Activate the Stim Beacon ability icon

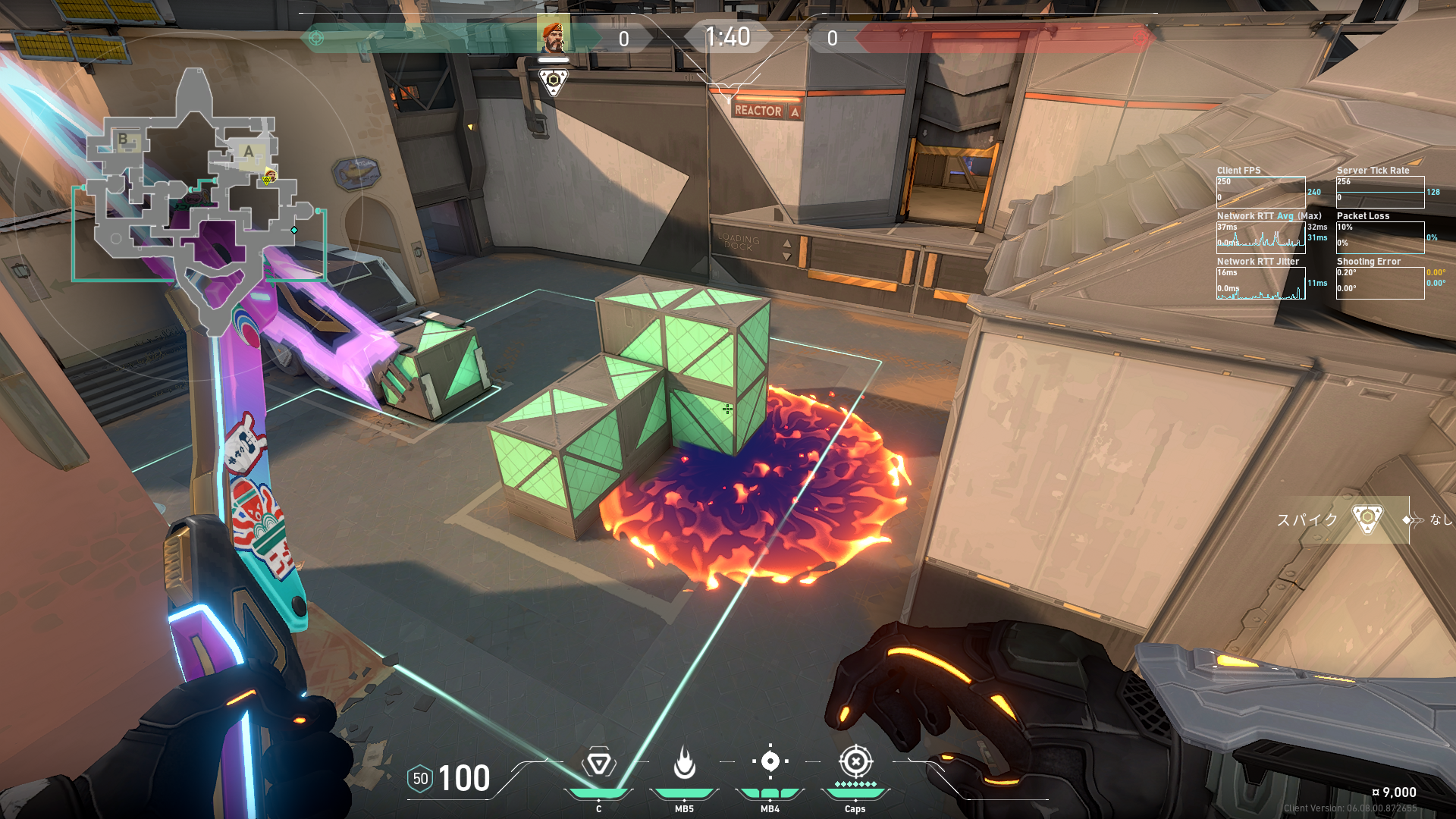click(598, 763)
